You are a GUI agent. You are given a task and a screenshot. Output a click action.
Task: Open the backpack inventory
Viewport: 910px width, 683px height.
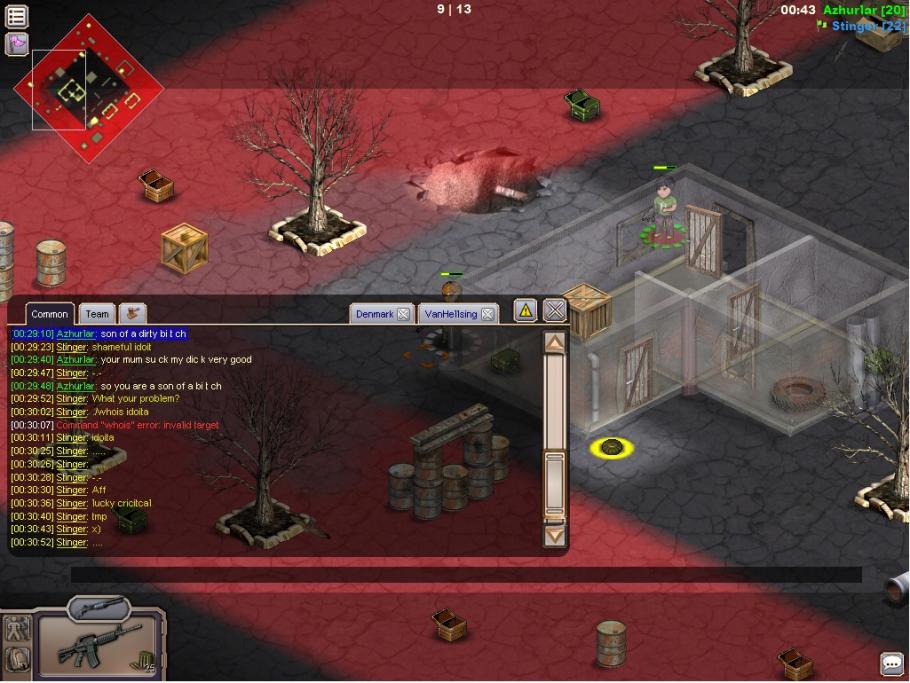tap(17, 659)
